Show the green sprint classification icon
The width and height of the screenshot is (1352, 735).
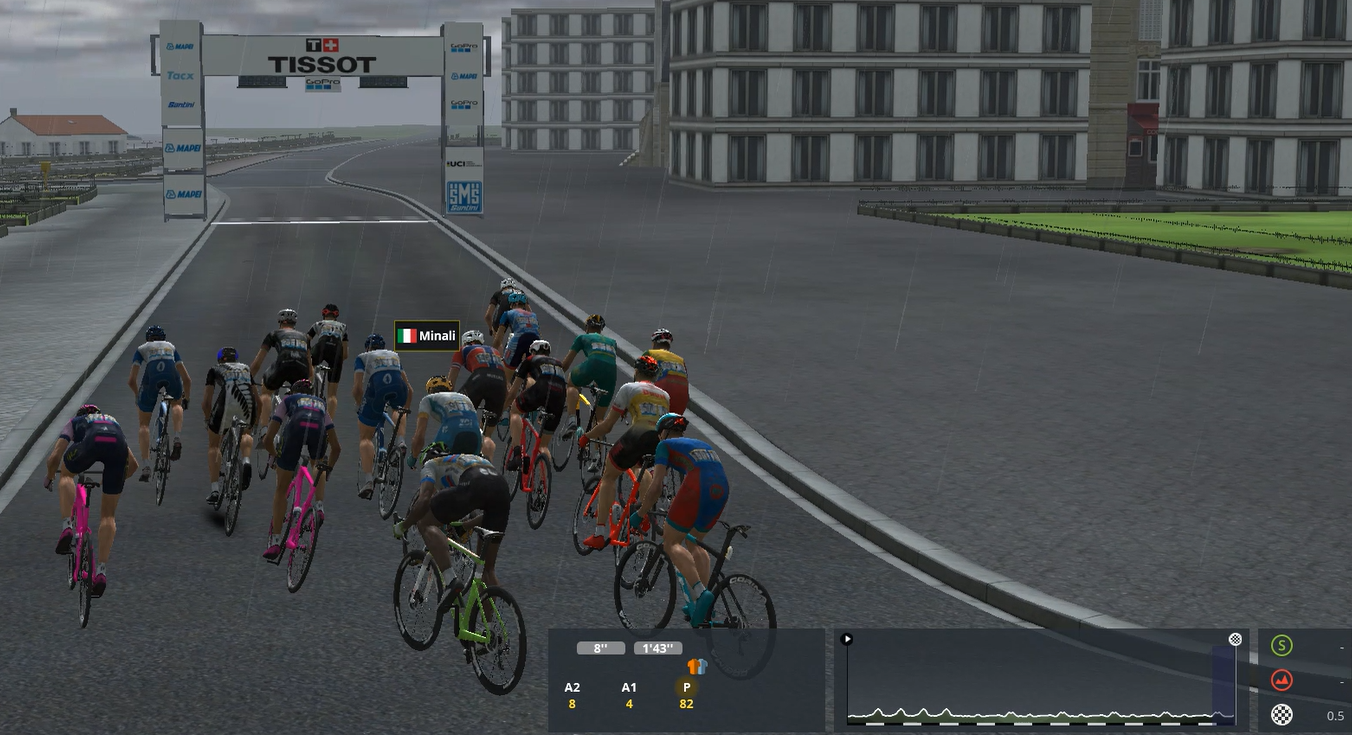click(x=1281, y=646)
